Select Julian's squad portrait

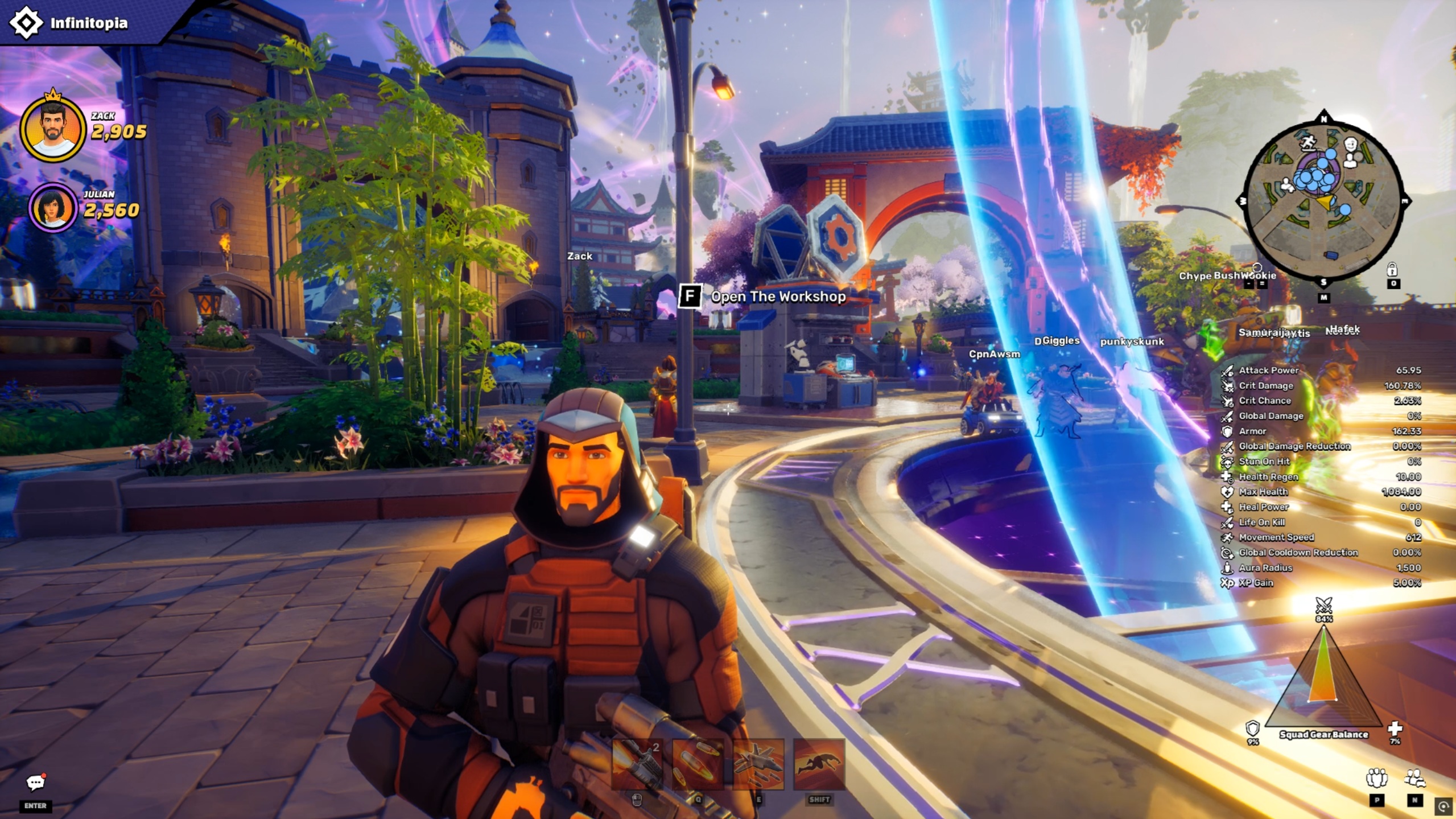tap(53, 208)
